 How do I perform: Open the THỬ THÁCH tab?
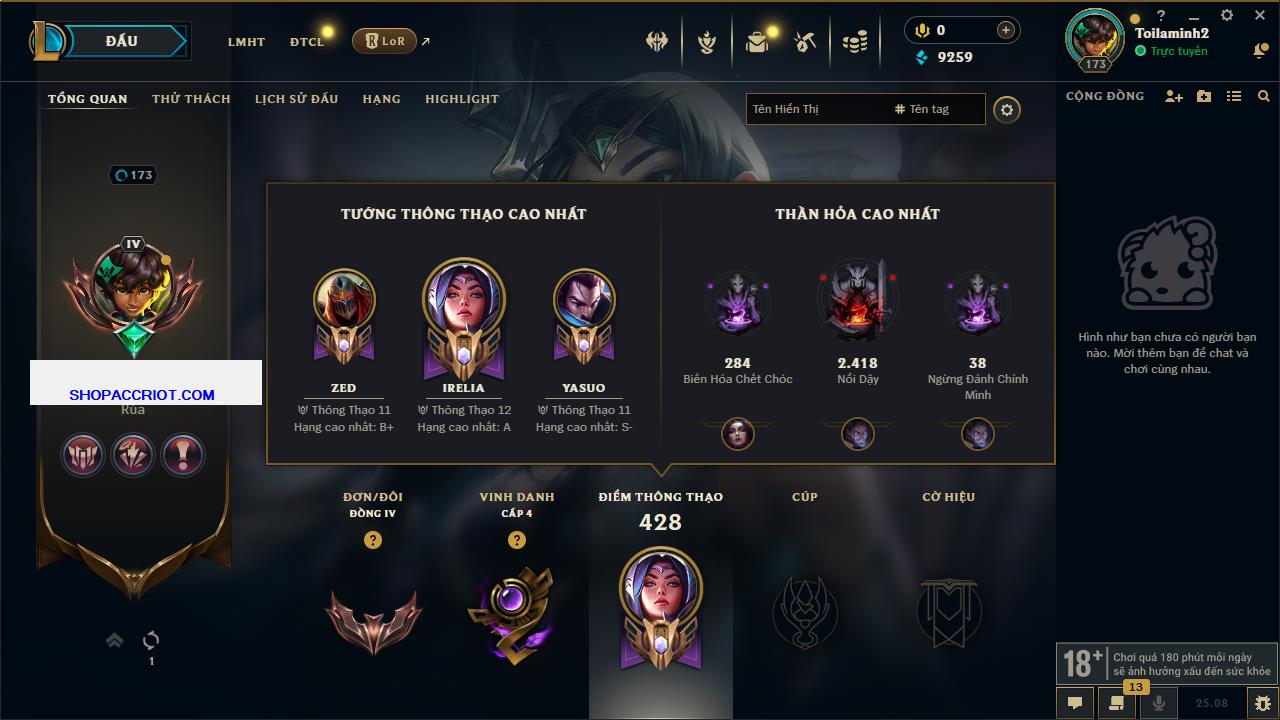pyautogui.click(x=191, y=99)
